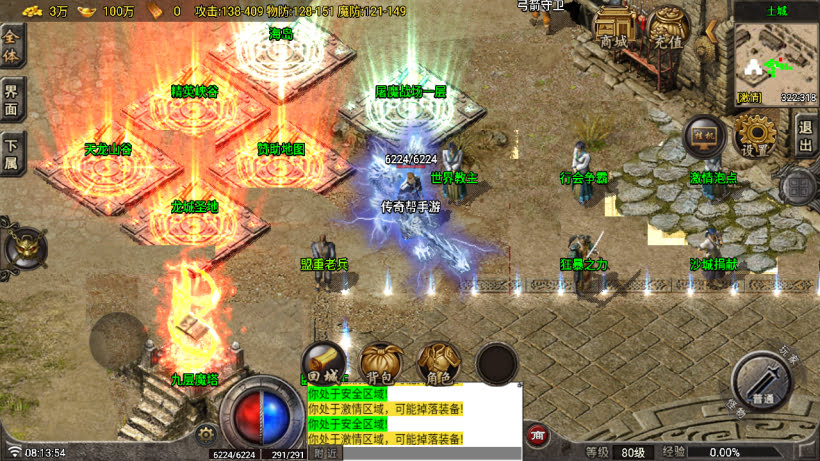Choose the 下属 side tab
Screen dimensions: 820x461
tap(12, 153)
